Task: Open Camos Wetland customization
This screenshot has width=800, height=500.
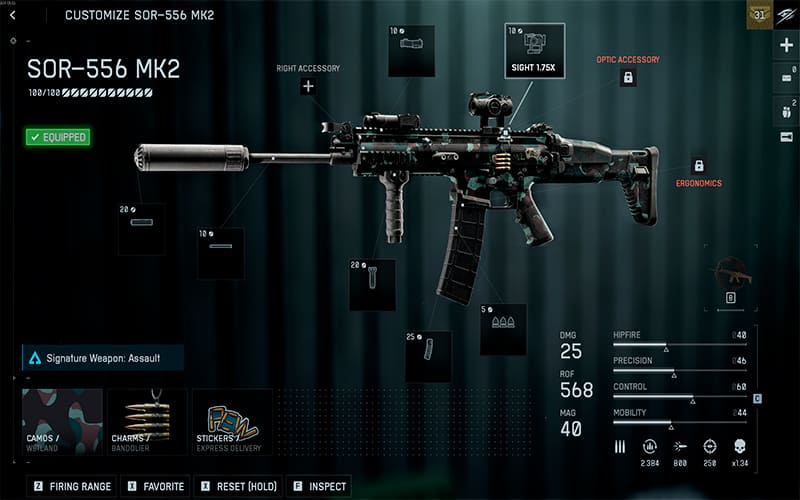Action: coord(62,421)
